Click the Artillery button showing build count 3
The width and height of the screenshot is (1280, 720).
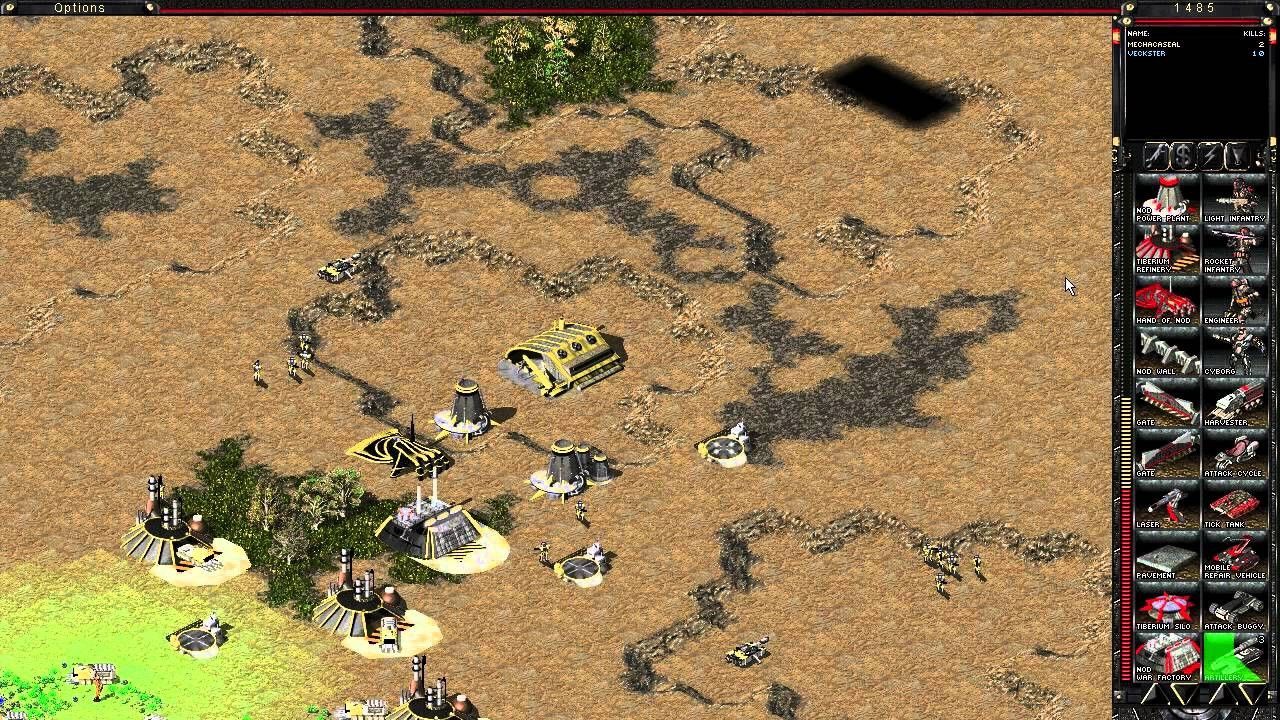click(x=1236, y=655)
